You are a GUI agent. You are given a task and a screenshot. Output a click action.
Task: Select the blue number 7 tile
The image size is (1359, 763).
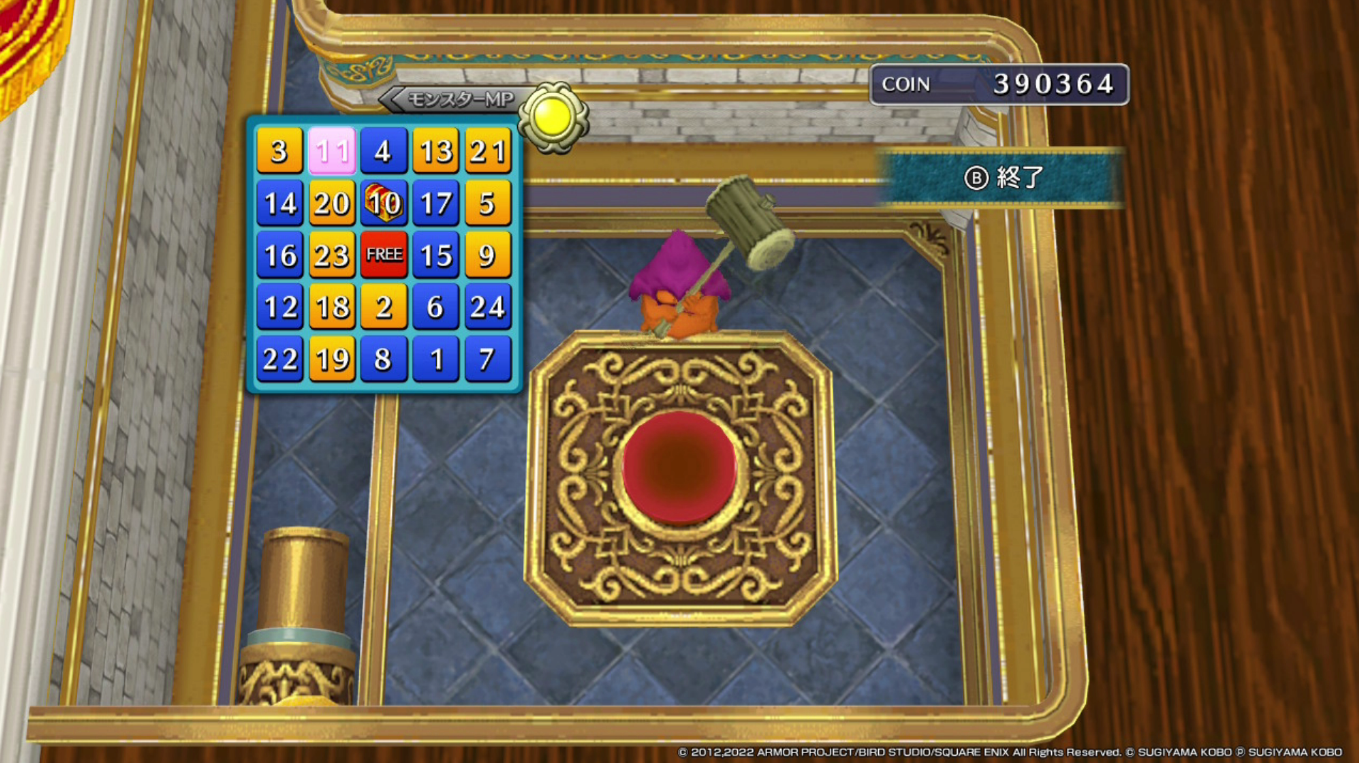point(487,359)
